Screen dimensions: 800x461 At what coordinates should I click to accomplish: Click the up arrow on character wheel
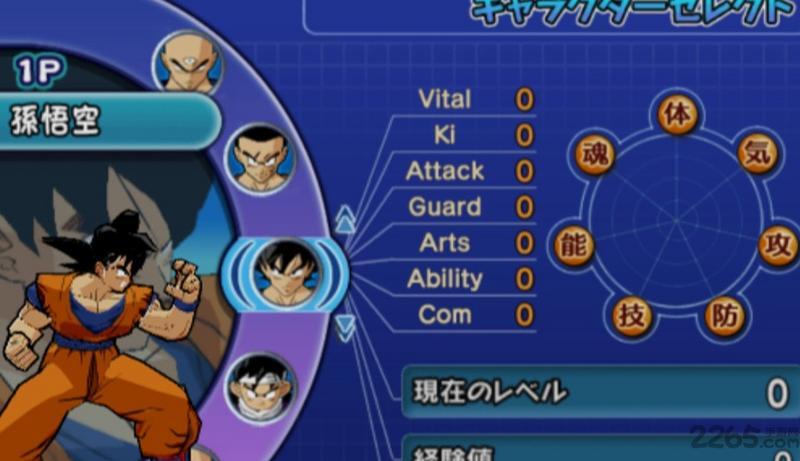point(345,219)
